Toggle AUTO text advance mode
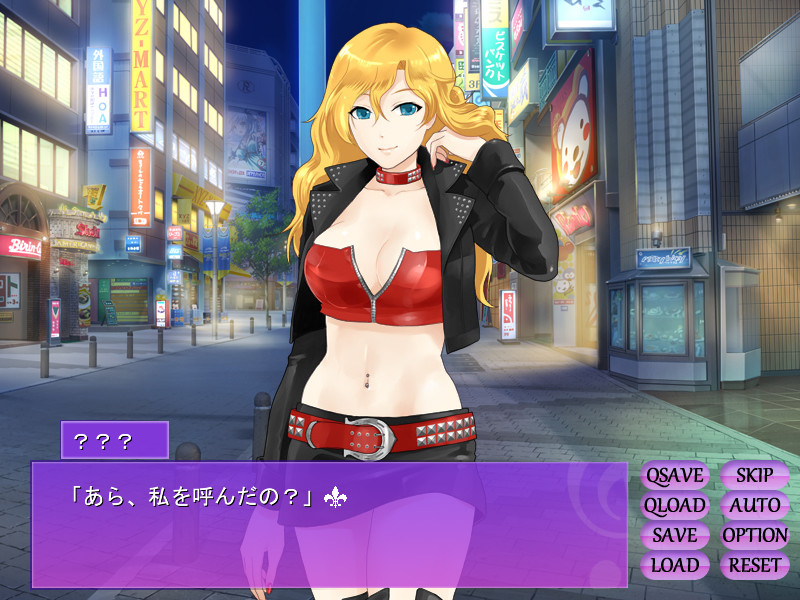 754,506
